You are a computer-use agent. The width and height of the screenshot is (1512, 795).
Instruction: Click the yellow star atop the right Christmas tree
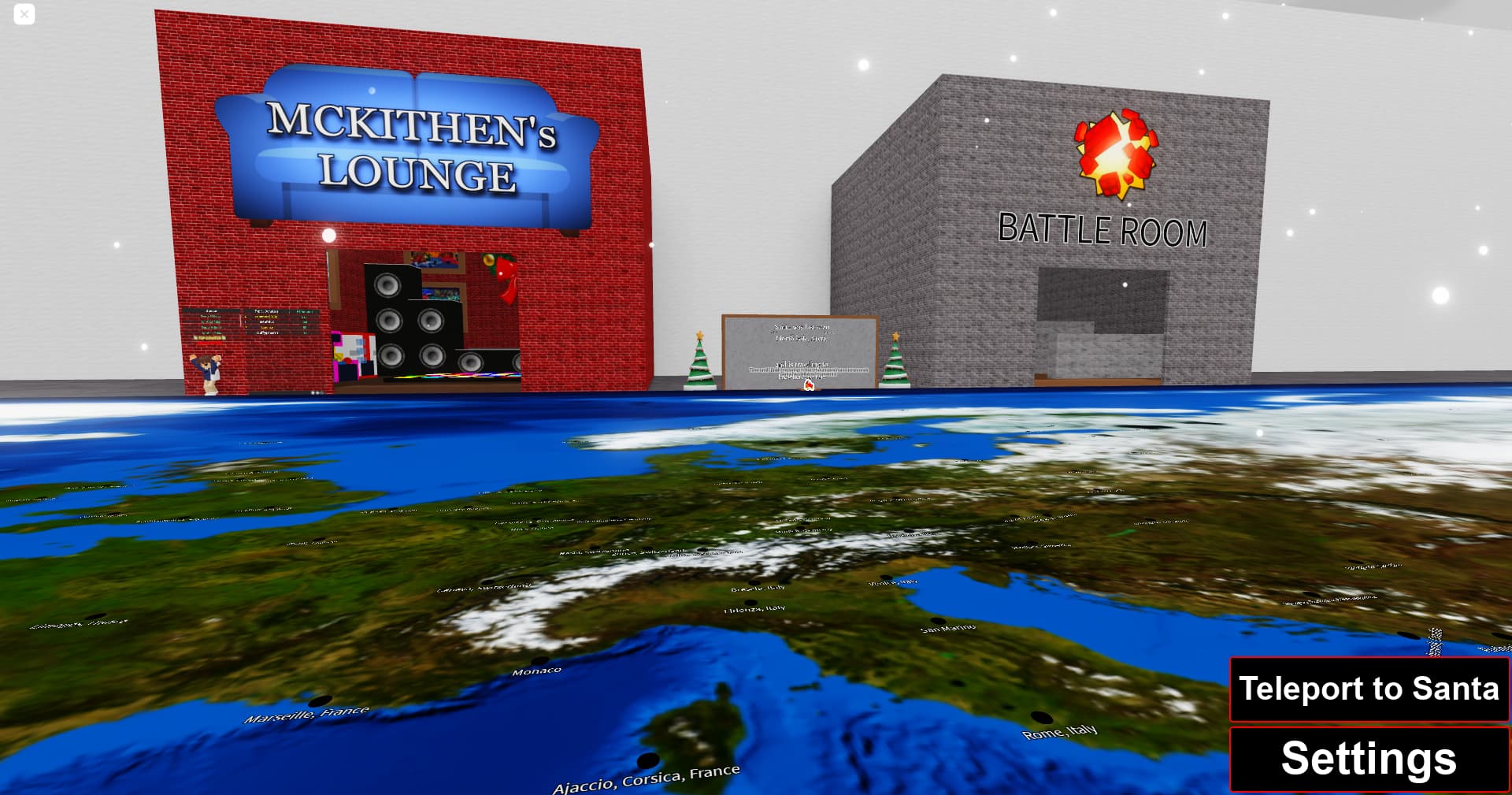(x=895, y=337)
